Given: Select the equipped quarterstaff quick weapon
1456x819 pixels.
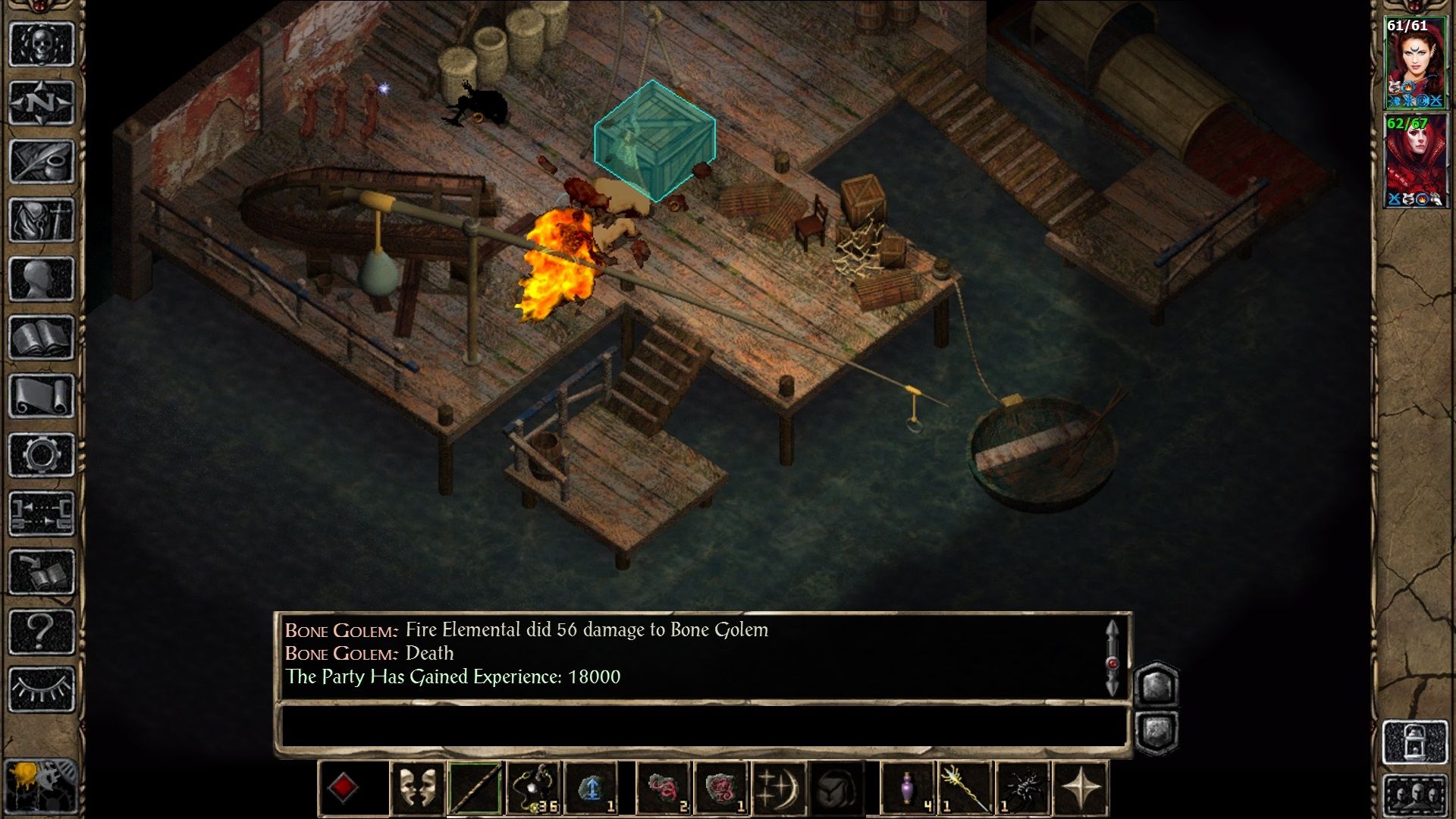Looking at the screenshot, I should point(474,789).
